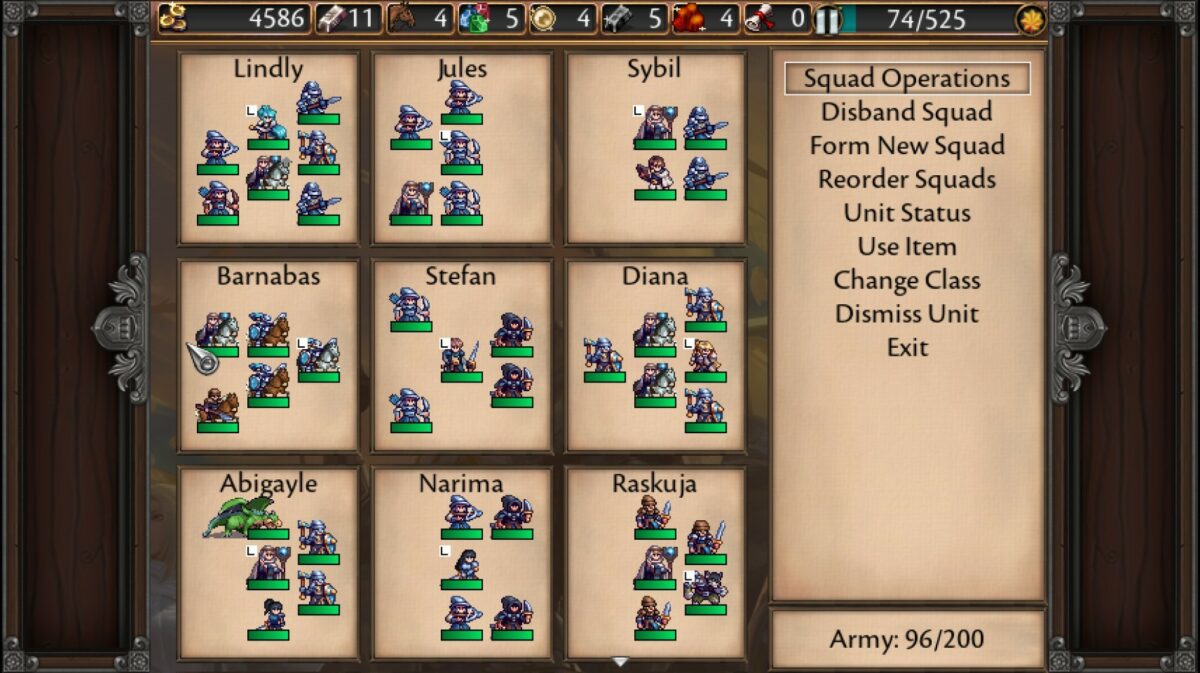Viewport: 1200px width, 673px height.
Task: Select Abigayle's squad with the dragon
Action: point(268,563)
